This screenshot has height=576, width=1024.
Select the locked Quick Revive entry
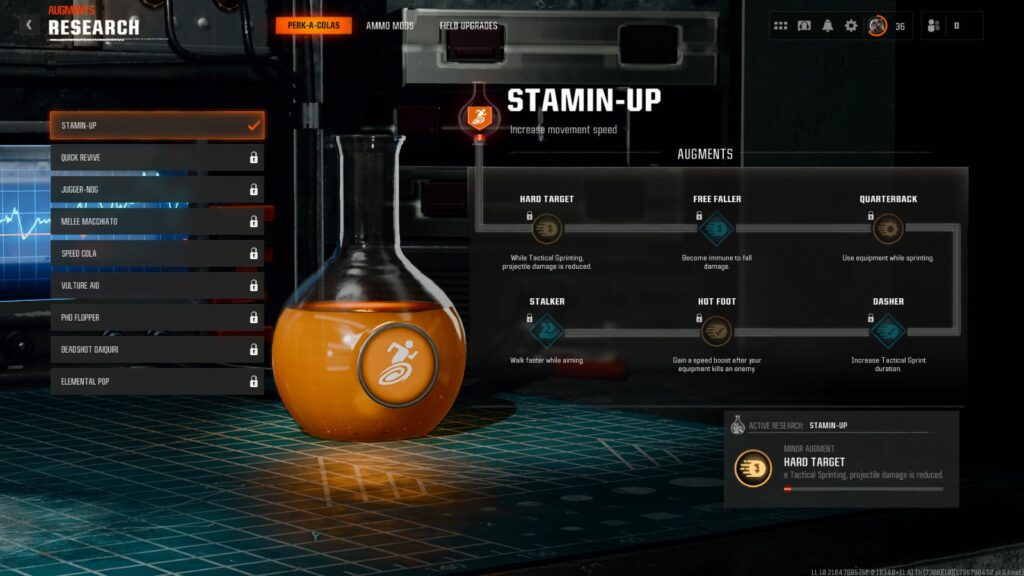pos(157,158)
